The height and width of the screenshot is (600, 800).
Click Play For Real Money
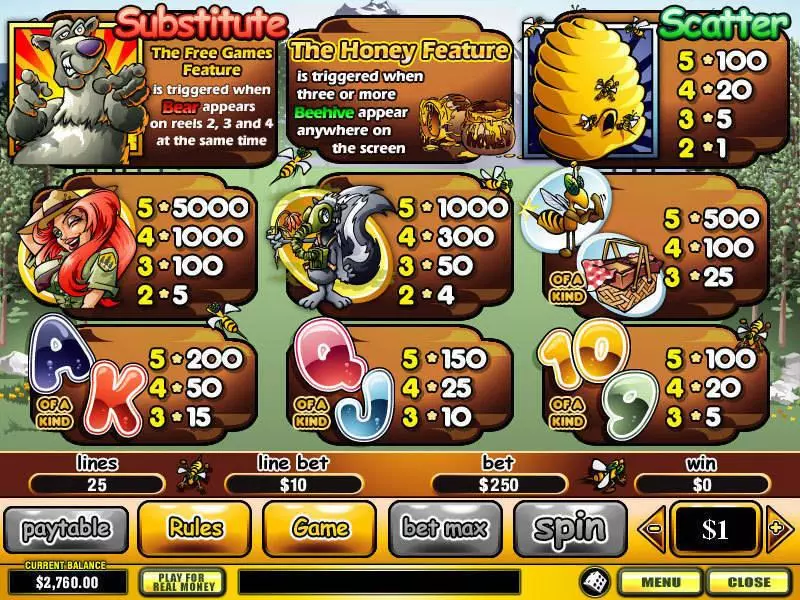[182, 581]
